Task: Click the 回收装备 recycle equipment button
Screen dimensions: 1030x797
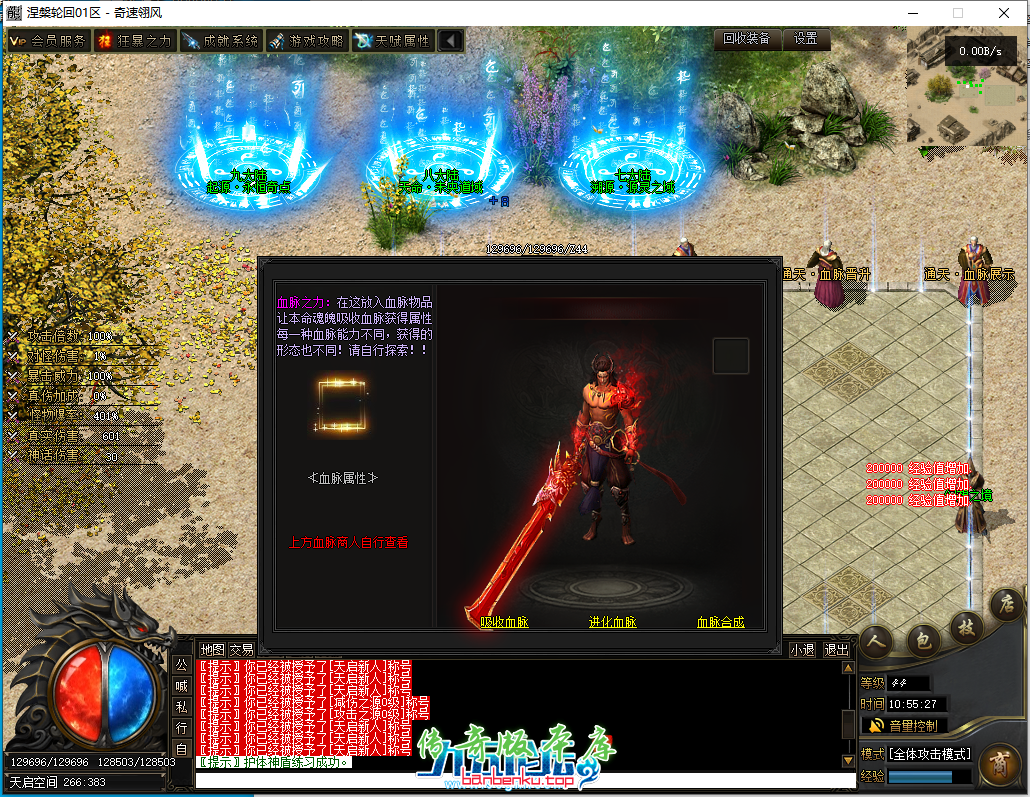Action: pos(747,39)
